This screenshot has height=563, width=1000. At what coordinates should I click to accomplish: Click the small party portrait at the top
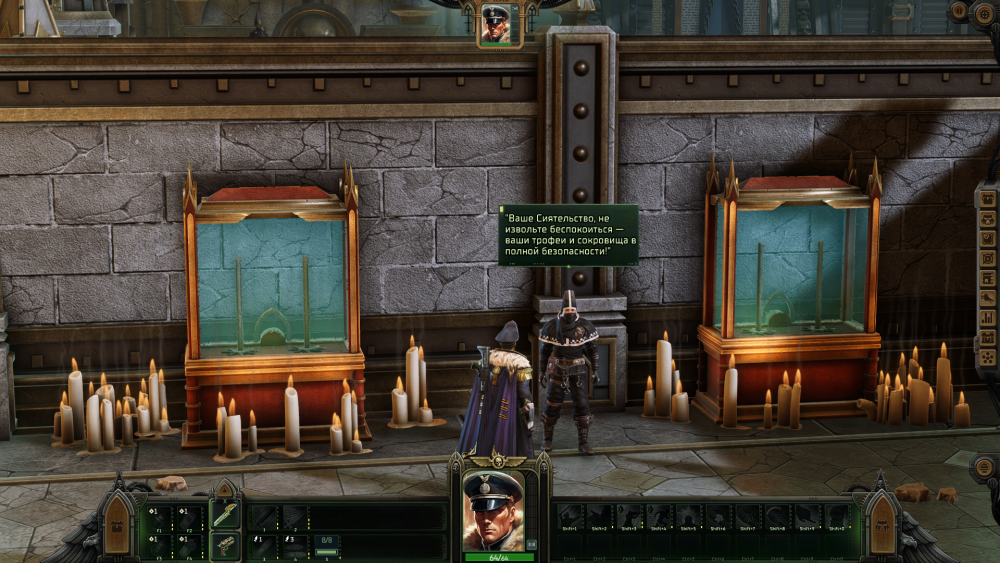(x=496, y=23)
